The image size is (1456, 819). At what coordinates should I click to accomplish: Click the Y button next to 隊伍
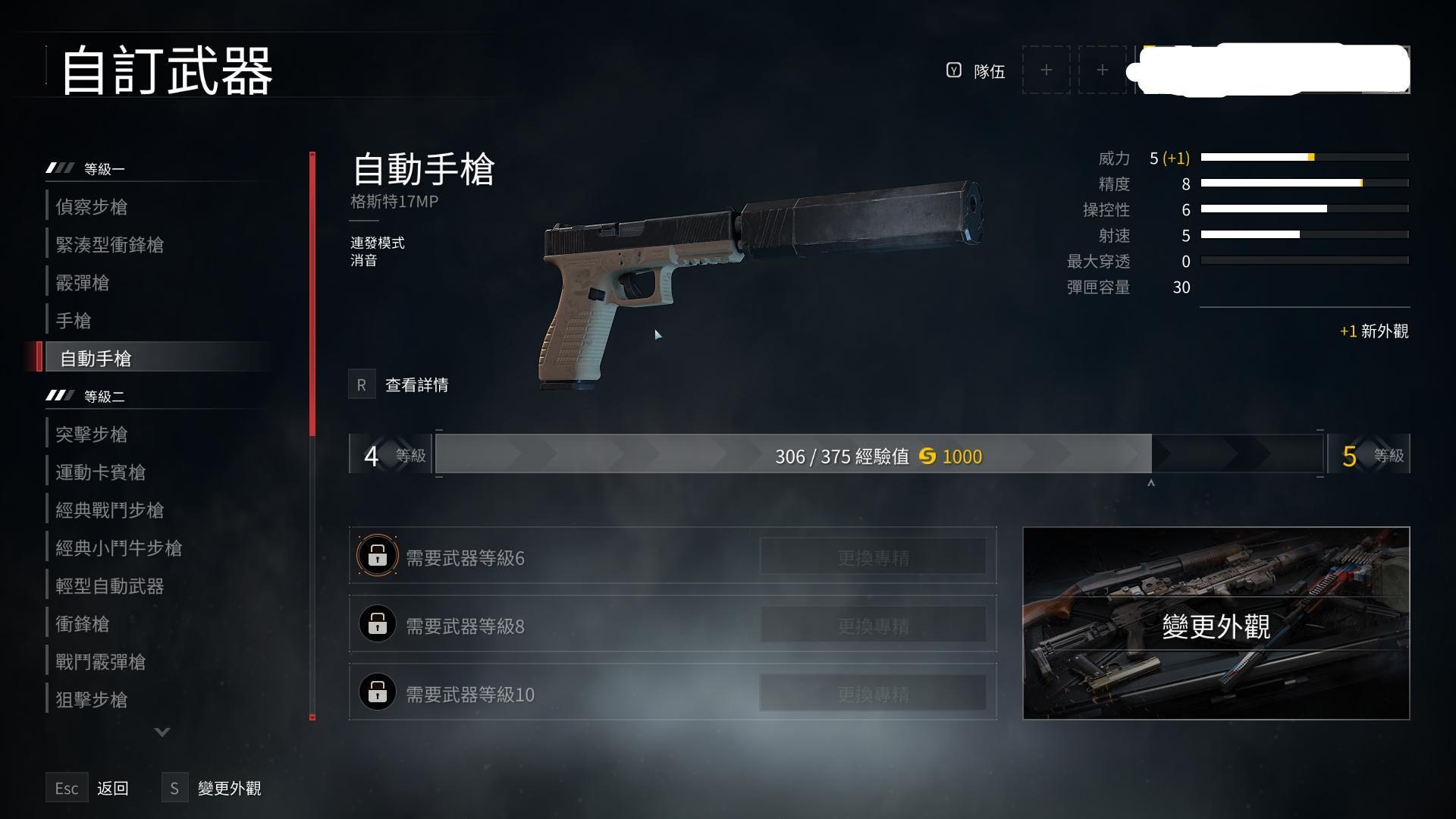tap(955, 71)
